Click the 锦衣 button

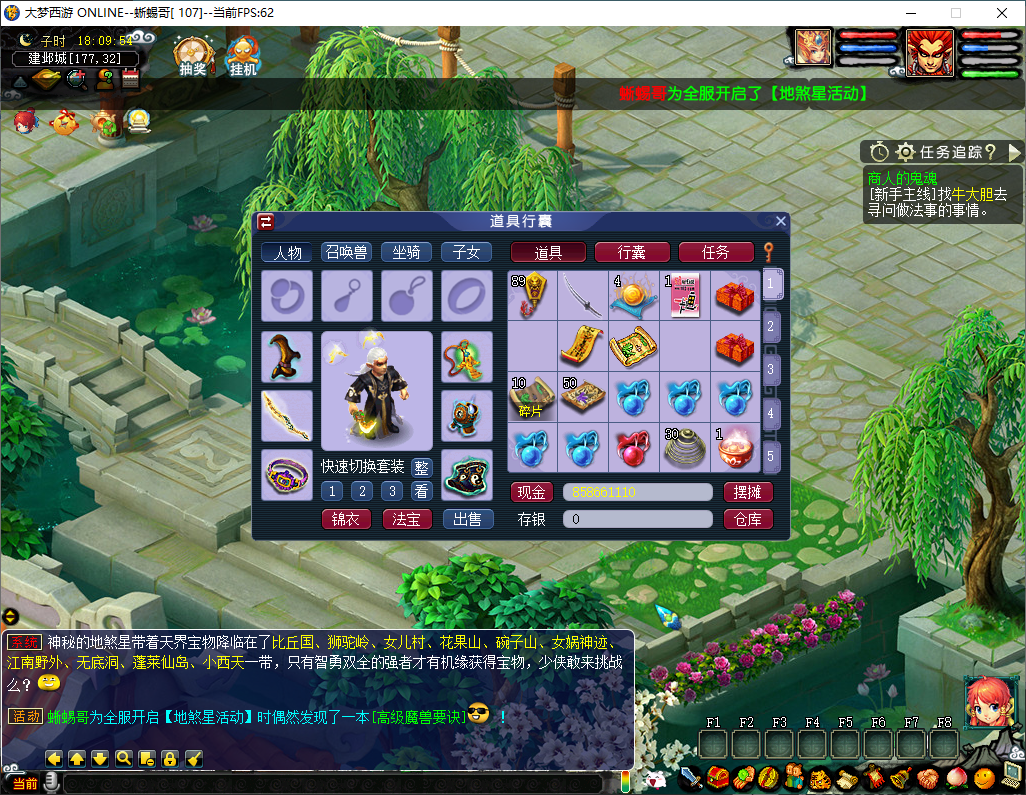point(346,519)
